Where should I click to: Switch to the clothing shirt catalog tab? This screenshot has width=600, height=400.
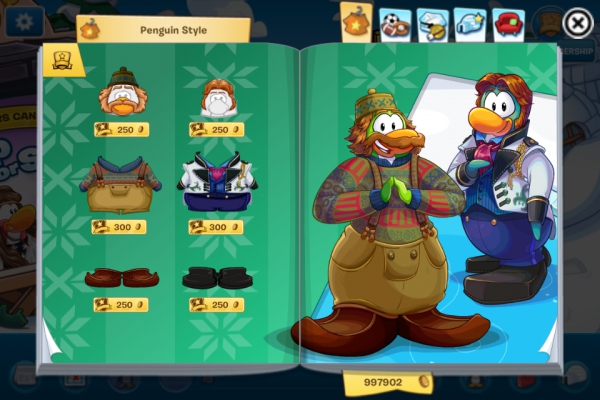356,22
